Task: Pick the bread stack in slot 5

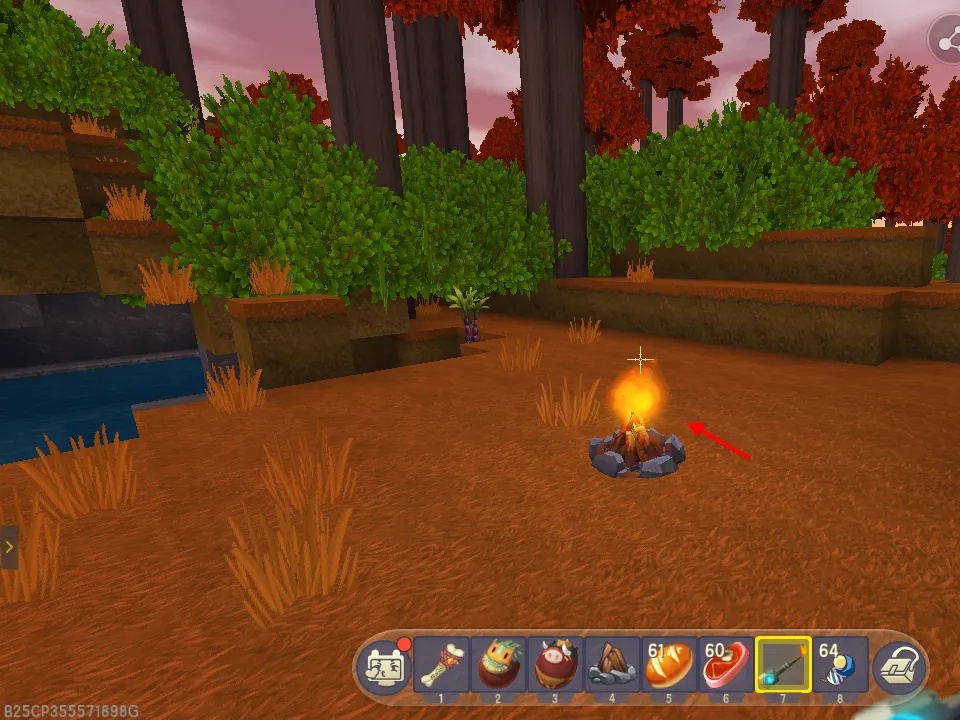Action: [669, 664]
